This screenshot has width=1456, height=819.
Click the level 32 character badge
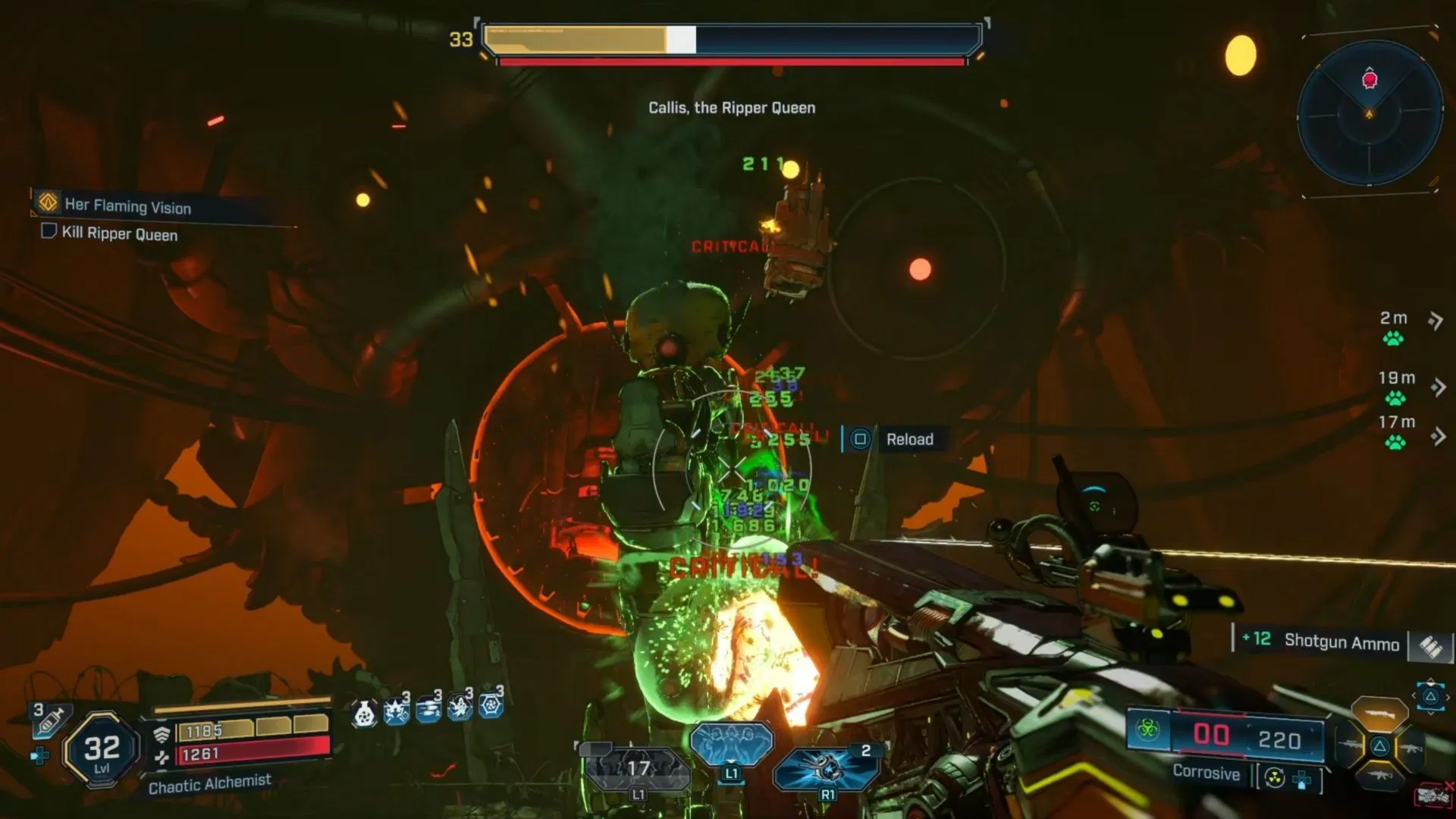(102, 751)
